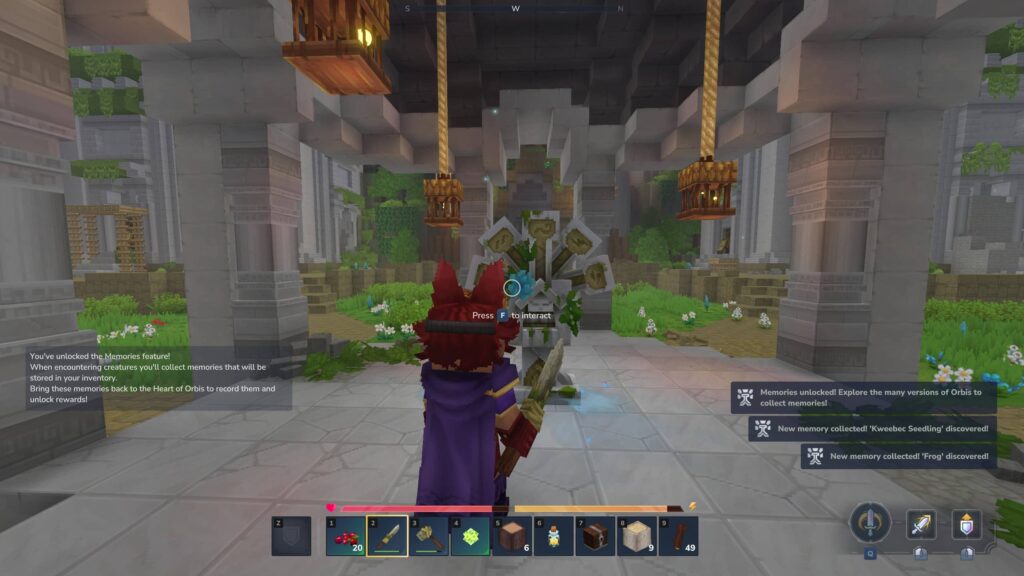Image resolution: width=1024 pixels, height=576 pixels.
Task: Pick the brown wood block slot
Action: (x=513, y=536)
